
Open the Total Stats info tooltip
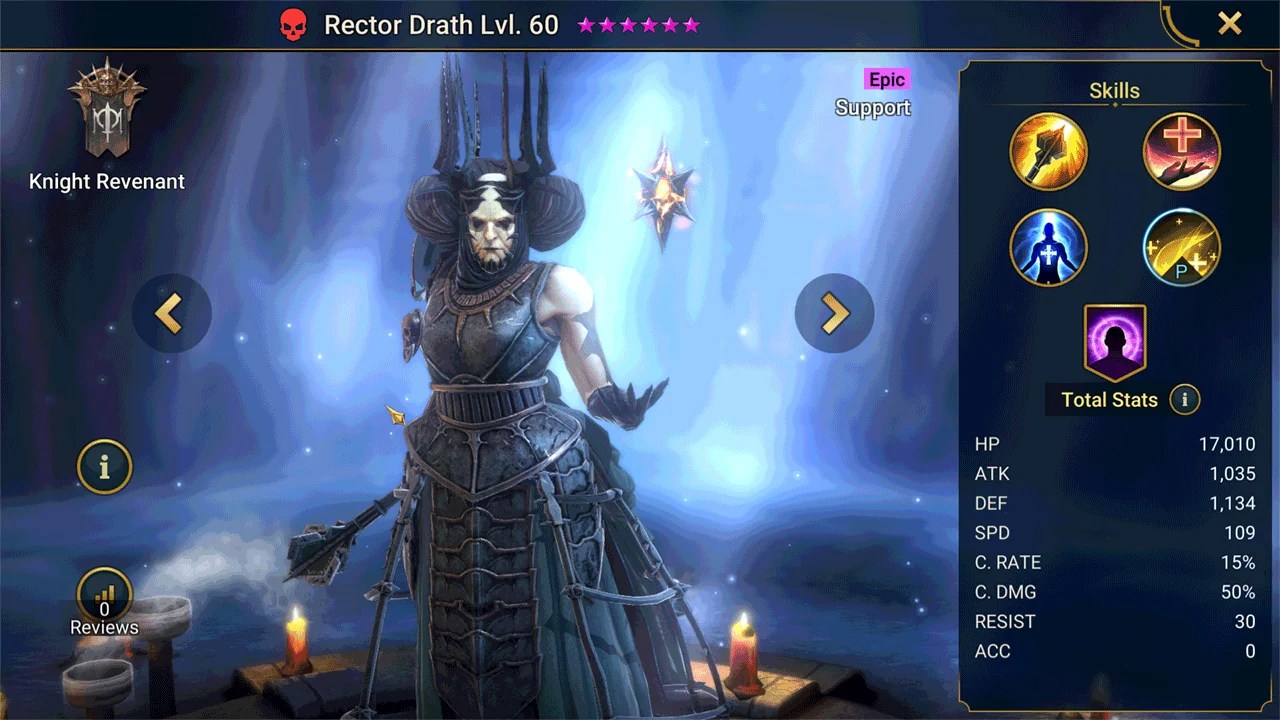click(x=1184, y=399)
